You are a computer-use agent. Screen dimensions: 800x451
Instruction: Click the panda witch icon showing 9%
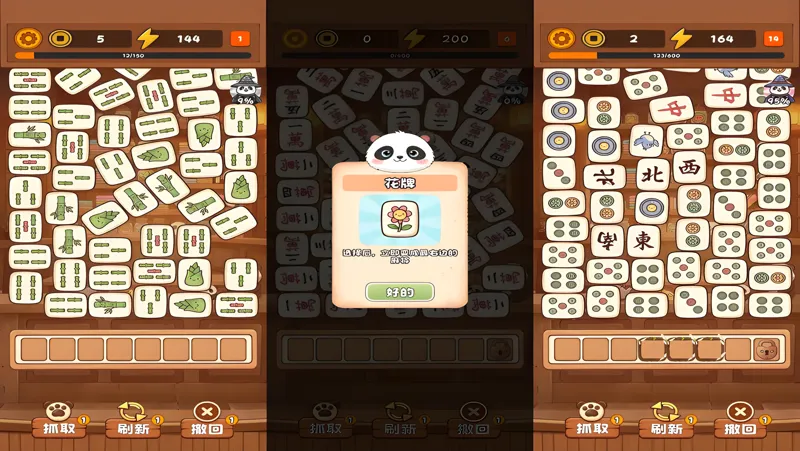[245, 88]
